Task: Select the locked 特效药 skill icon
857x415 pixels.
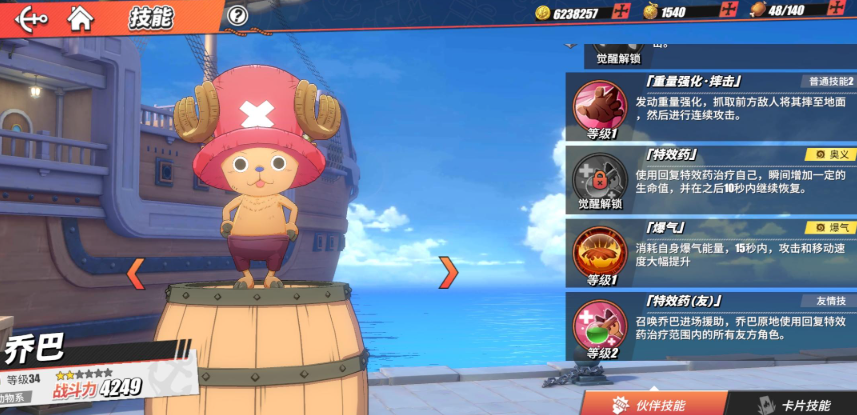Action: (599, 177)
